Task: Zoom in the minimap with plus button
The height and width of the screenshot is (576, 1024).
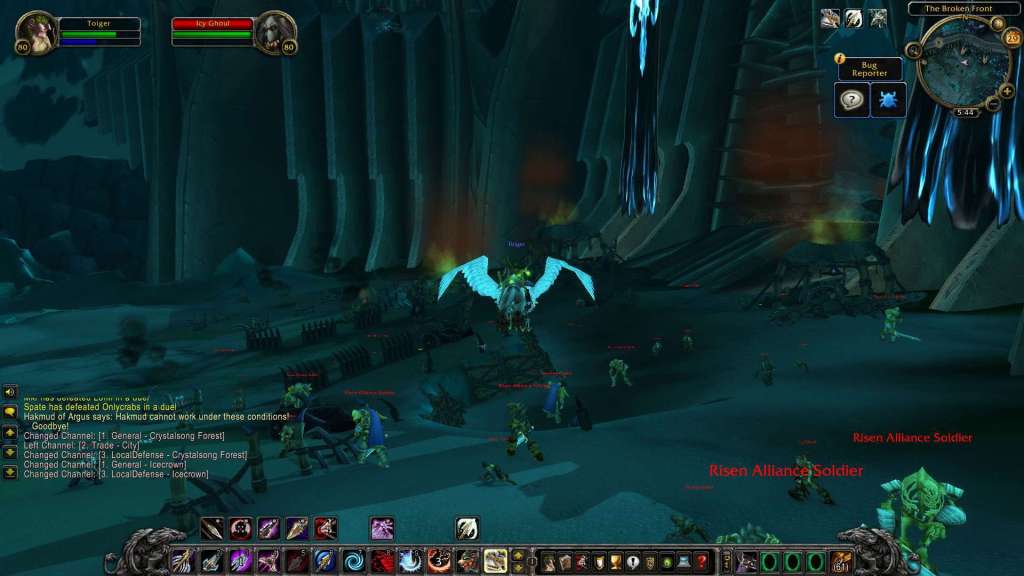Action: (x=1006, y=91)
